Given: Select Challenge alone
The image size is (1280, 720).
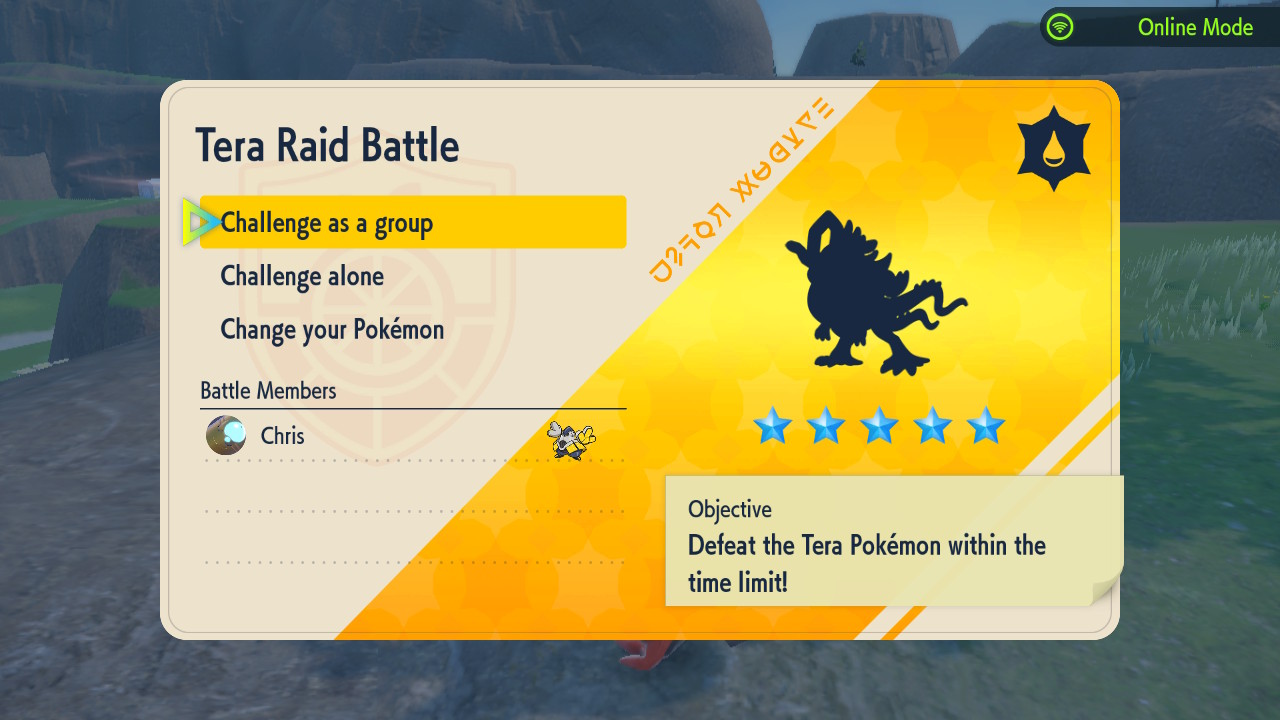Looking at the screenshot, I should (x=302, y=276).
